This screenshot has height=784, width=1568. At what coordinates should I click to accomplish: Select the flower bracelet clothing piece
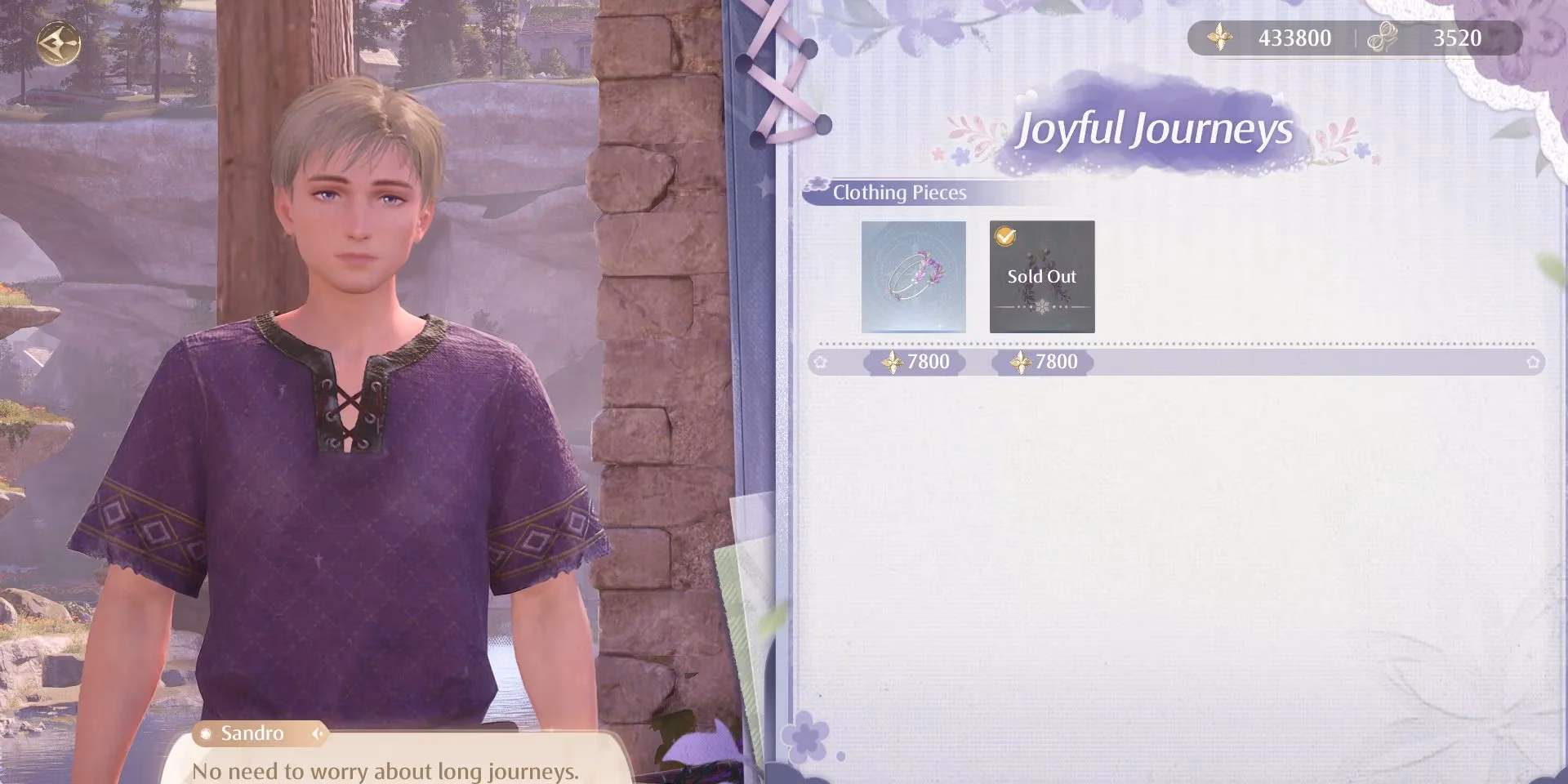[913, 276]
